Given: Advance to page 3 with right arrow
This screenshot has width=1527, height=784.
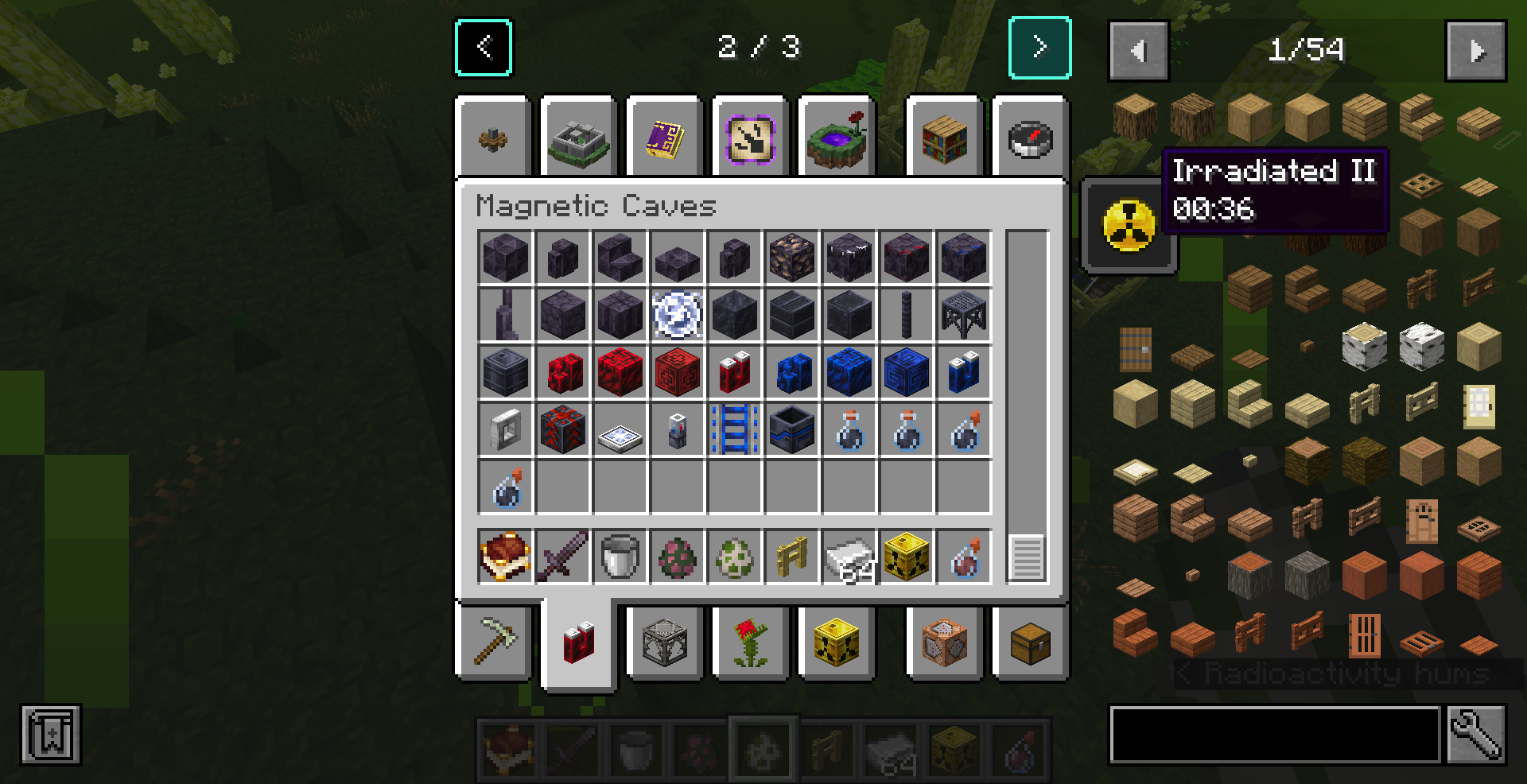Looking at the screenshot, I should [x=1039, y=46].
